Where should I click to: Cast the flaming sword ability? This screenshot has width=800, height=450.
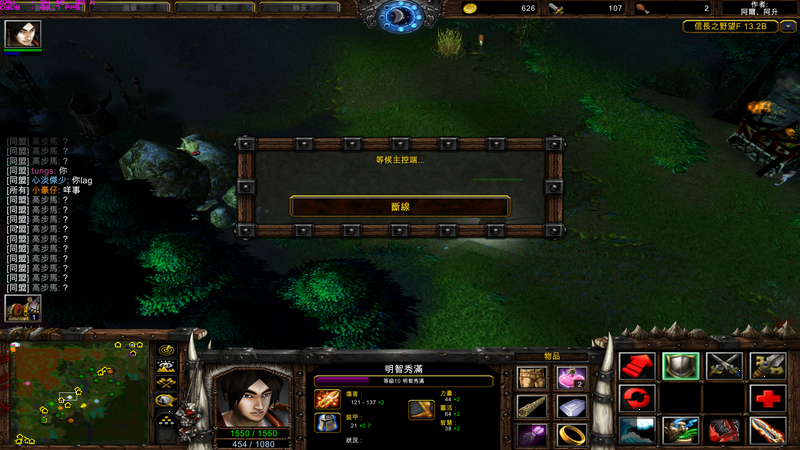tap(768, 431)
